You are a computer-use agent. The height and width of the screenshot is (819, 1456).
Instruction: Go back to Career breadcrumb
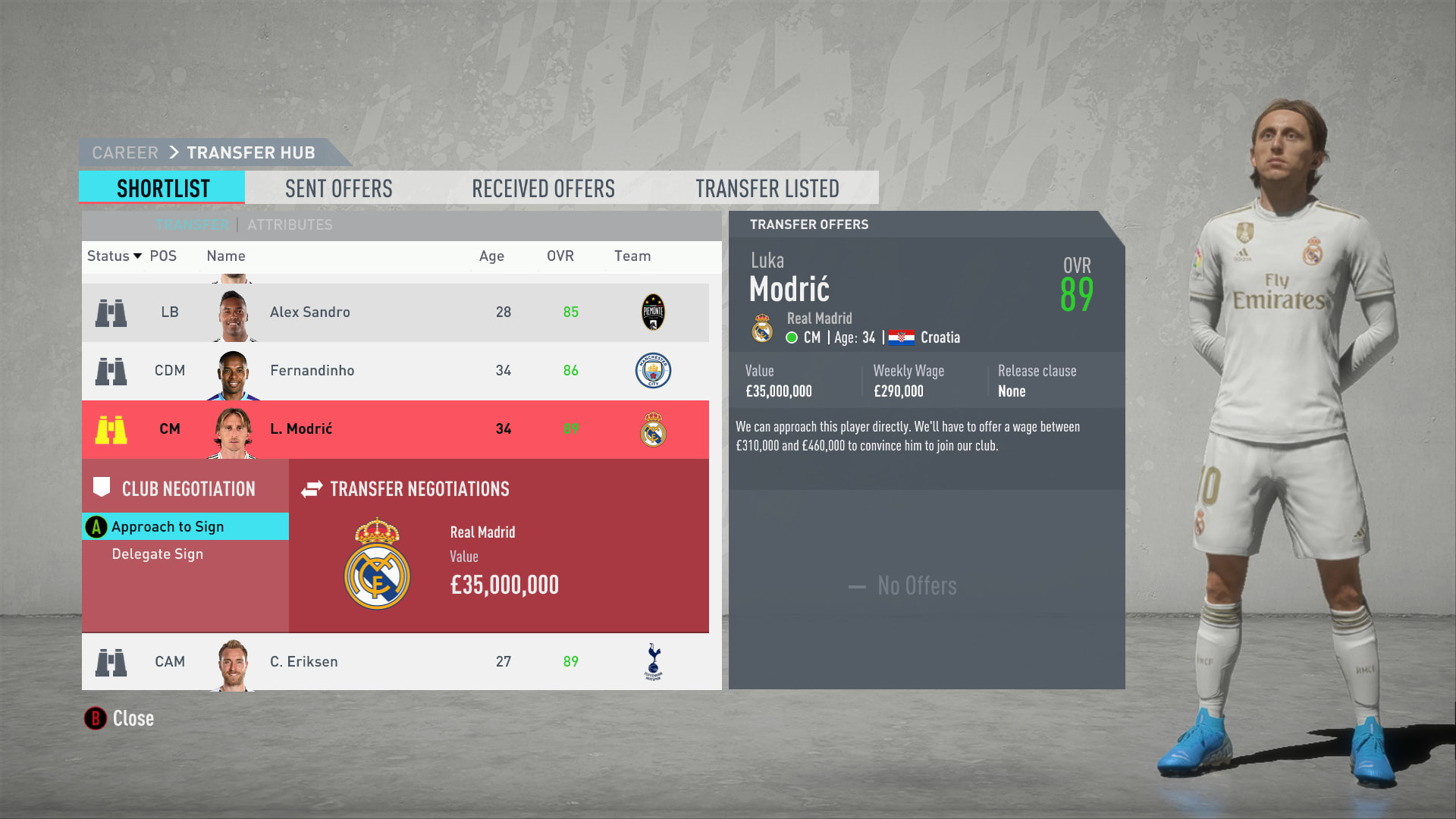[x=125, y=153]
